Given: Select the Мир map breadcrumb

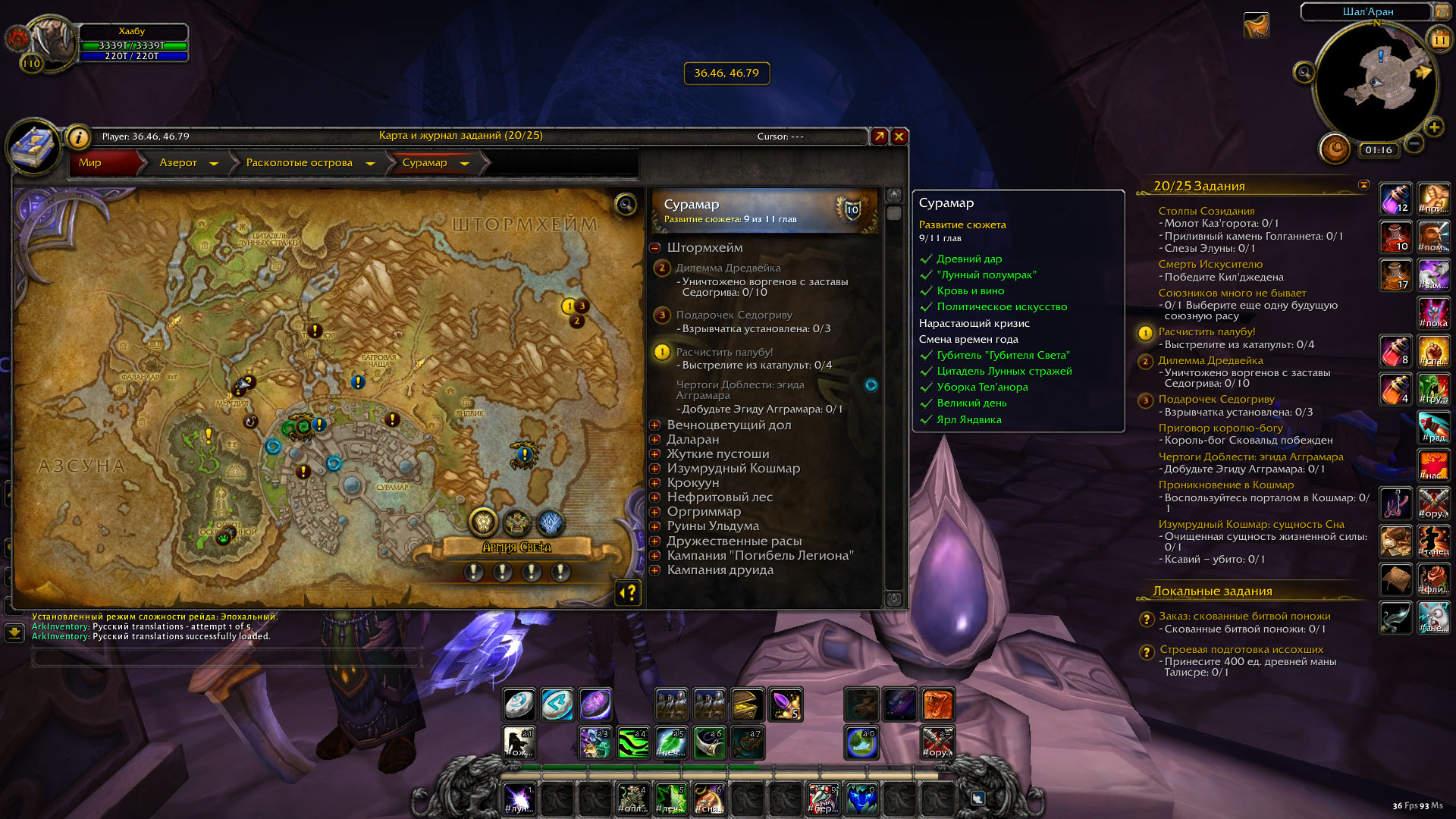Looking at the screenshot, I should (90, 163).
